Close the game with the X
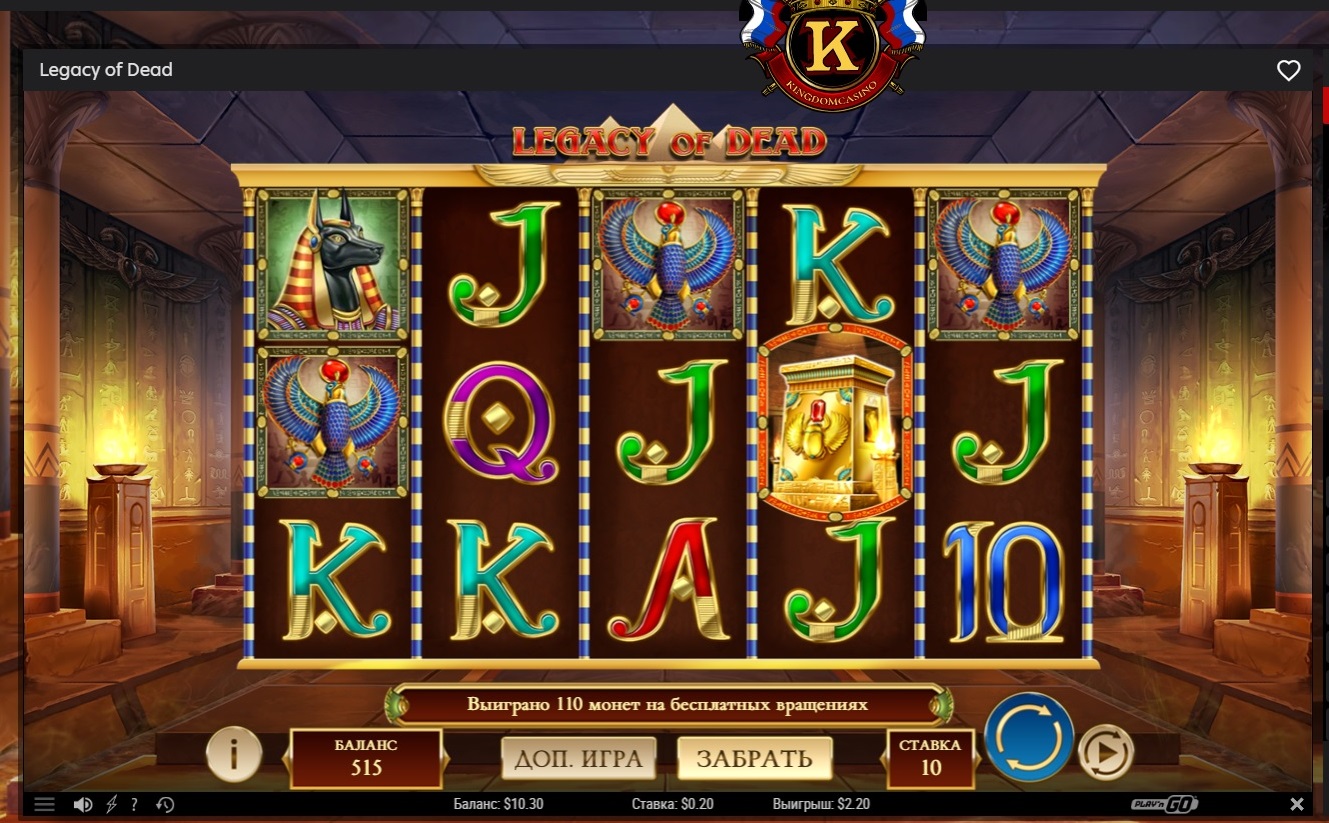 (1297, 804)
